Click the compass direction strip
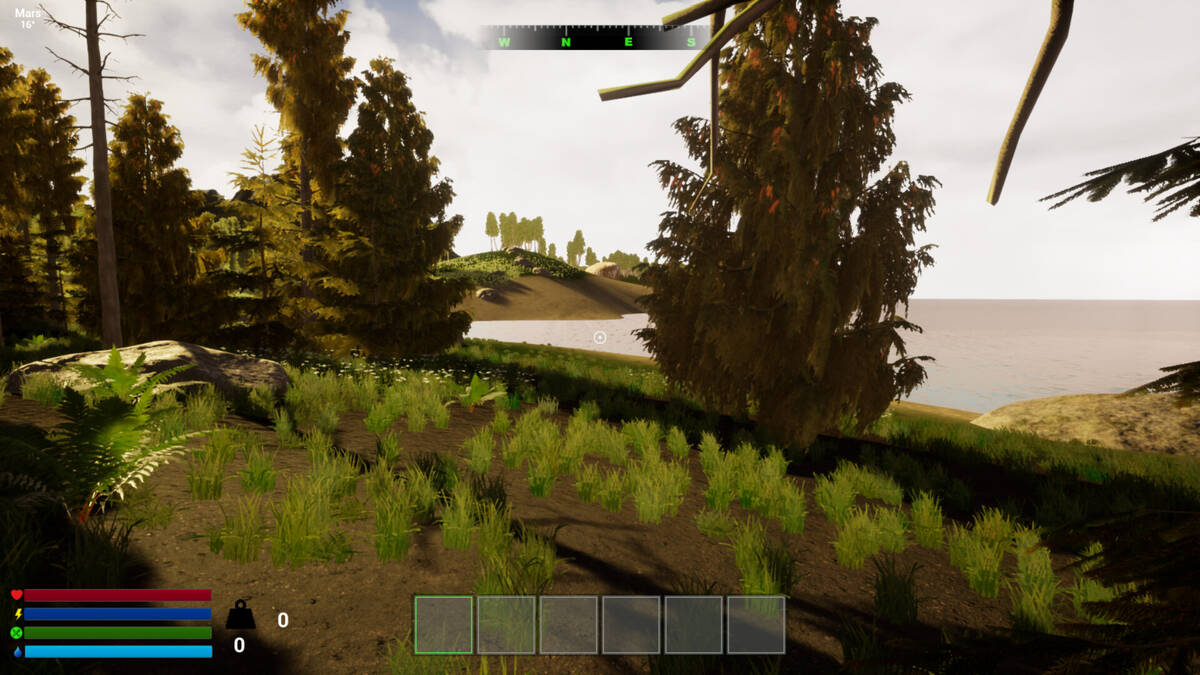 [596, 38]
